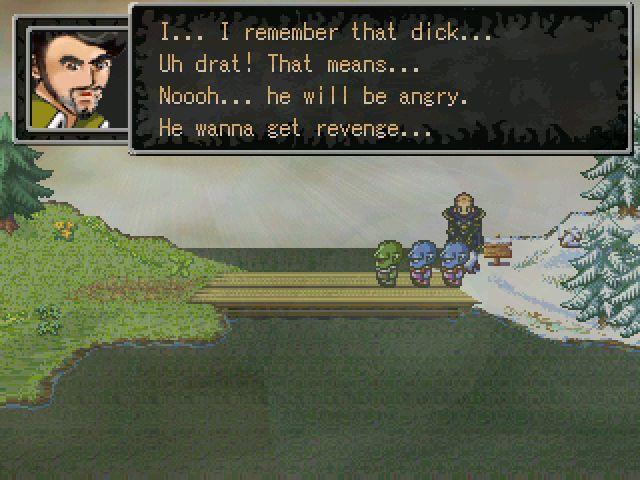Click the dialogue text box to continue
The width and height of the screenshot is (640, 480).
tap(380, 78)
